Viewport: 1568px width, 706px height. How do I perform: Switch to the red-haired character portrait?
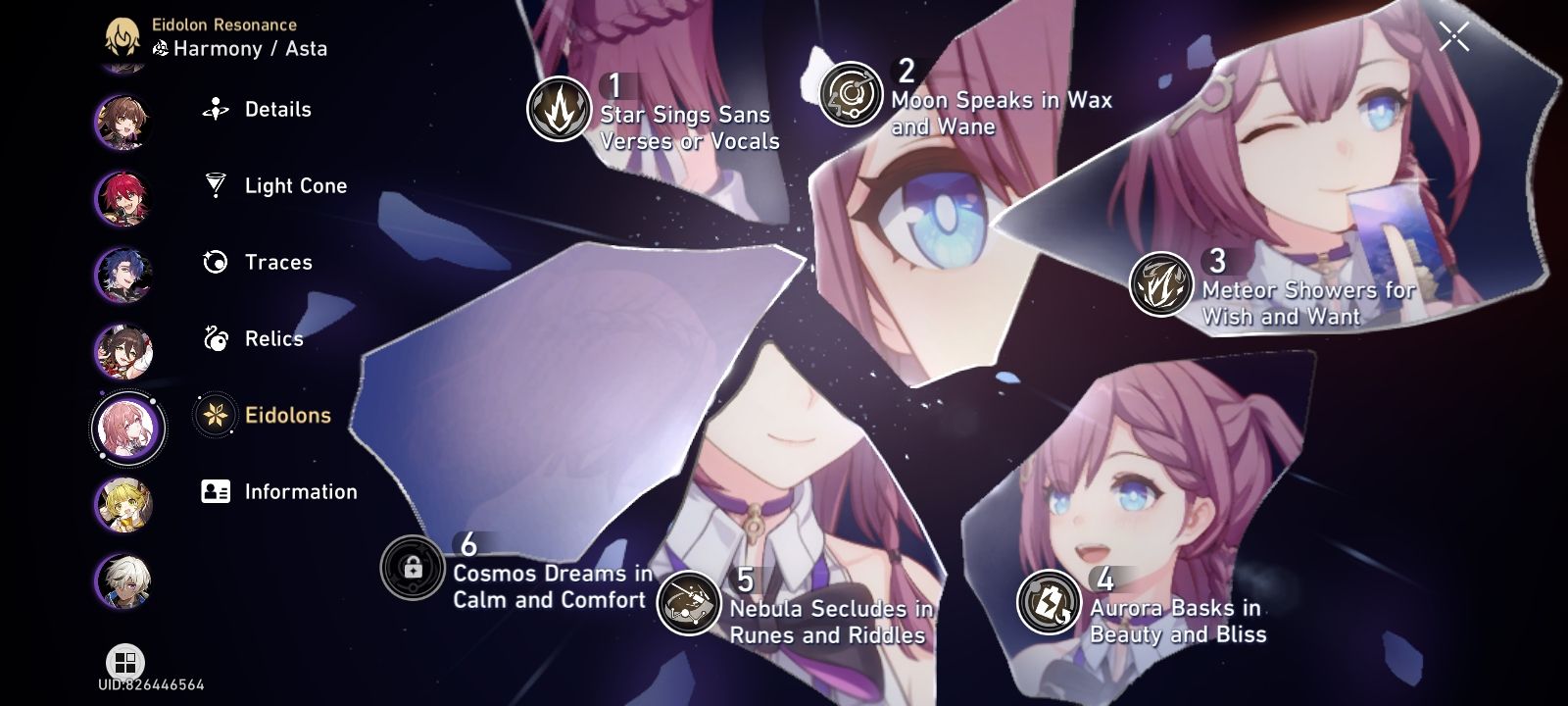coord(125,194)
